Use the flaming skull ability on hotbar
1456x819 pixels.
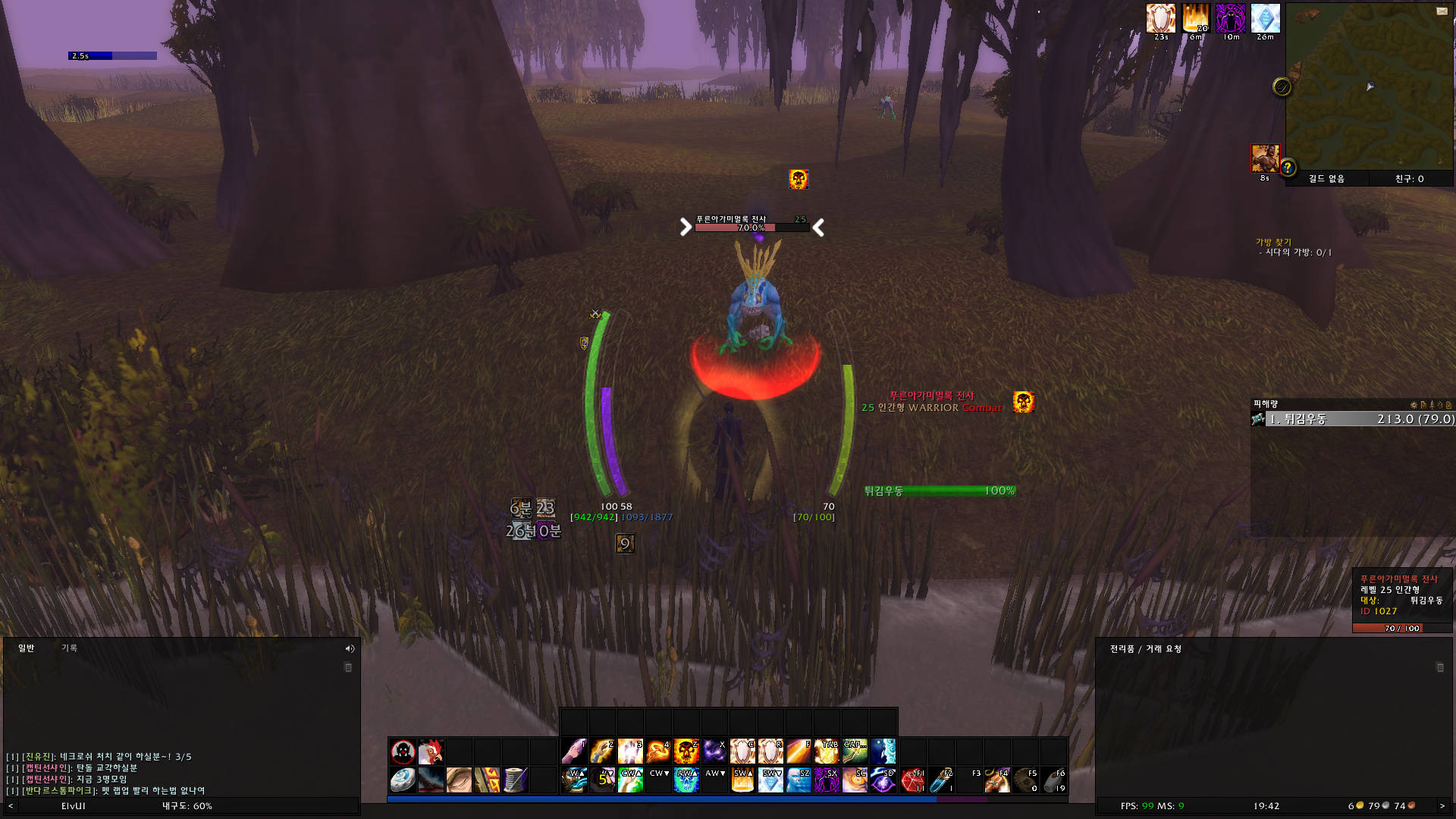tap(686, 752)
